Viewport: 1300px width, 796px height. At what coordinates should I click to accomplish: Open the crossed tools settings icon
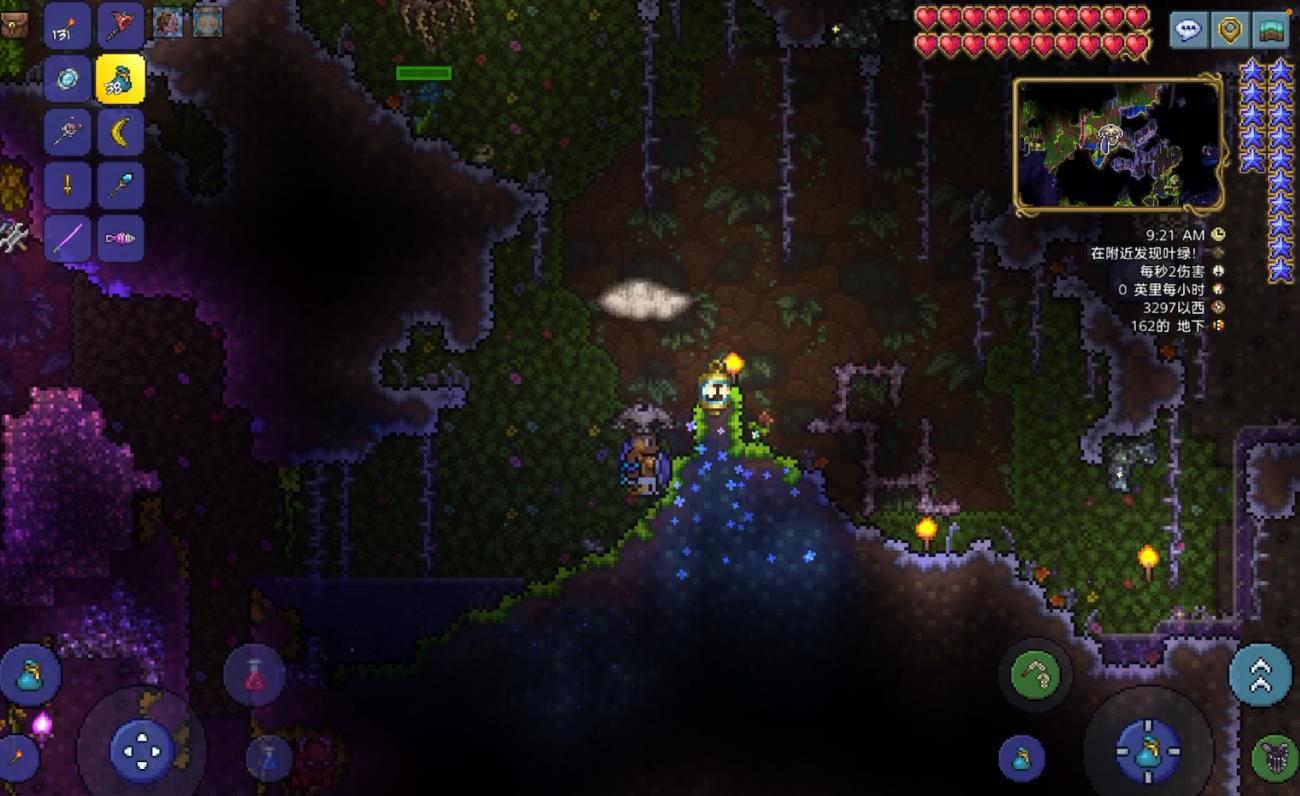(12, 236)
